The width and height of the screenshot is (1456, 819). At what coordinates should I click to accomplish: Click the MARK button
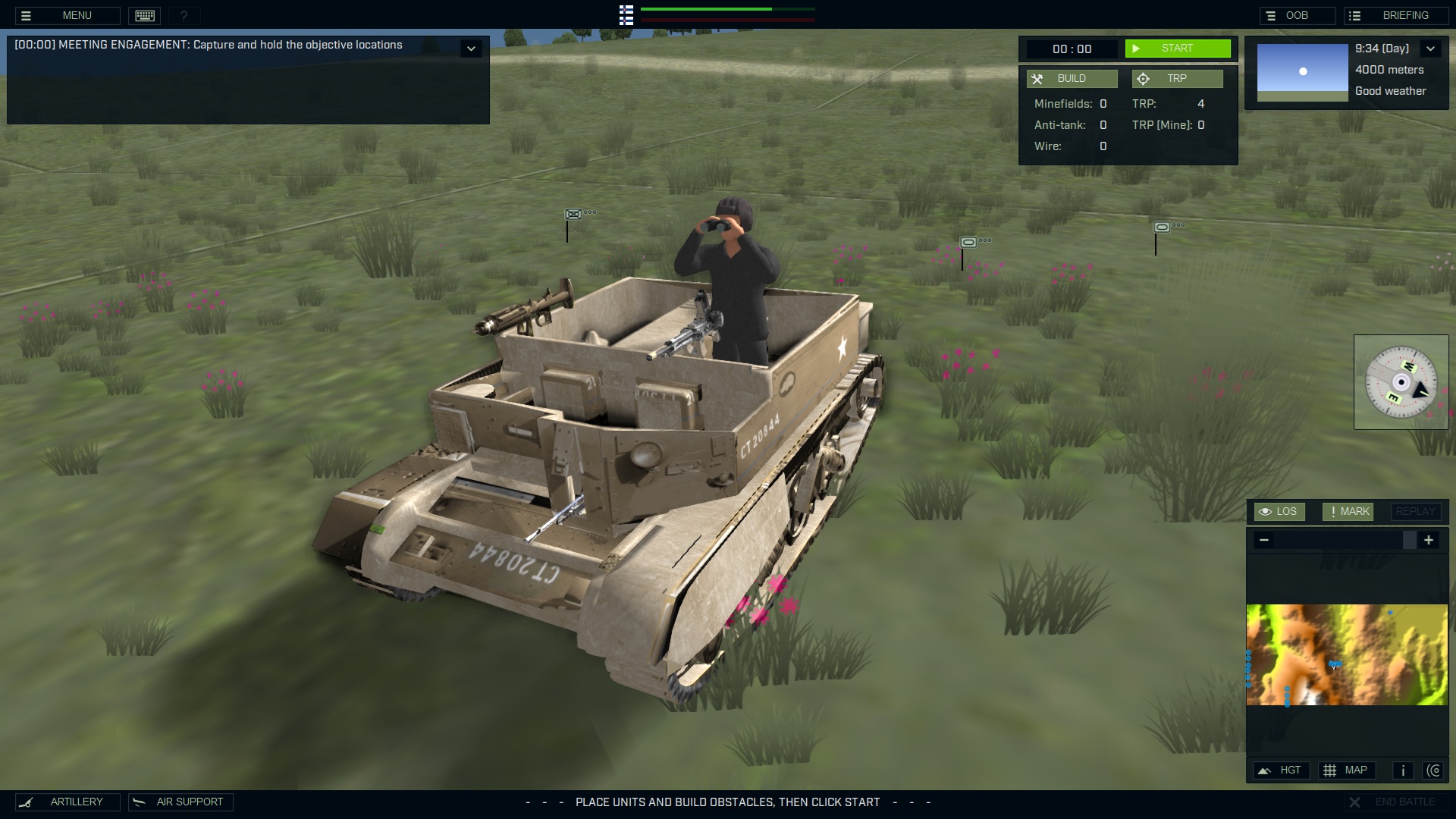tap(1348, 512)
